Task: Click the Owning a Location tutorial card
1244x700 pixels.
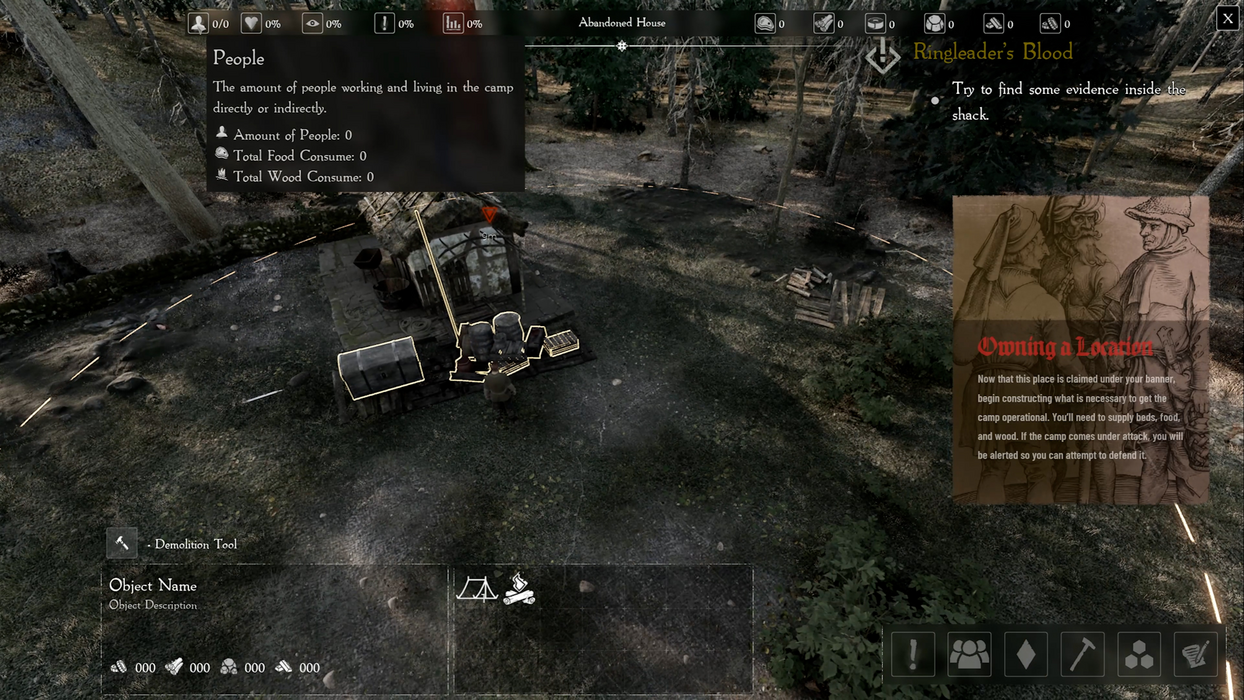Action: tap(1080, 350)
